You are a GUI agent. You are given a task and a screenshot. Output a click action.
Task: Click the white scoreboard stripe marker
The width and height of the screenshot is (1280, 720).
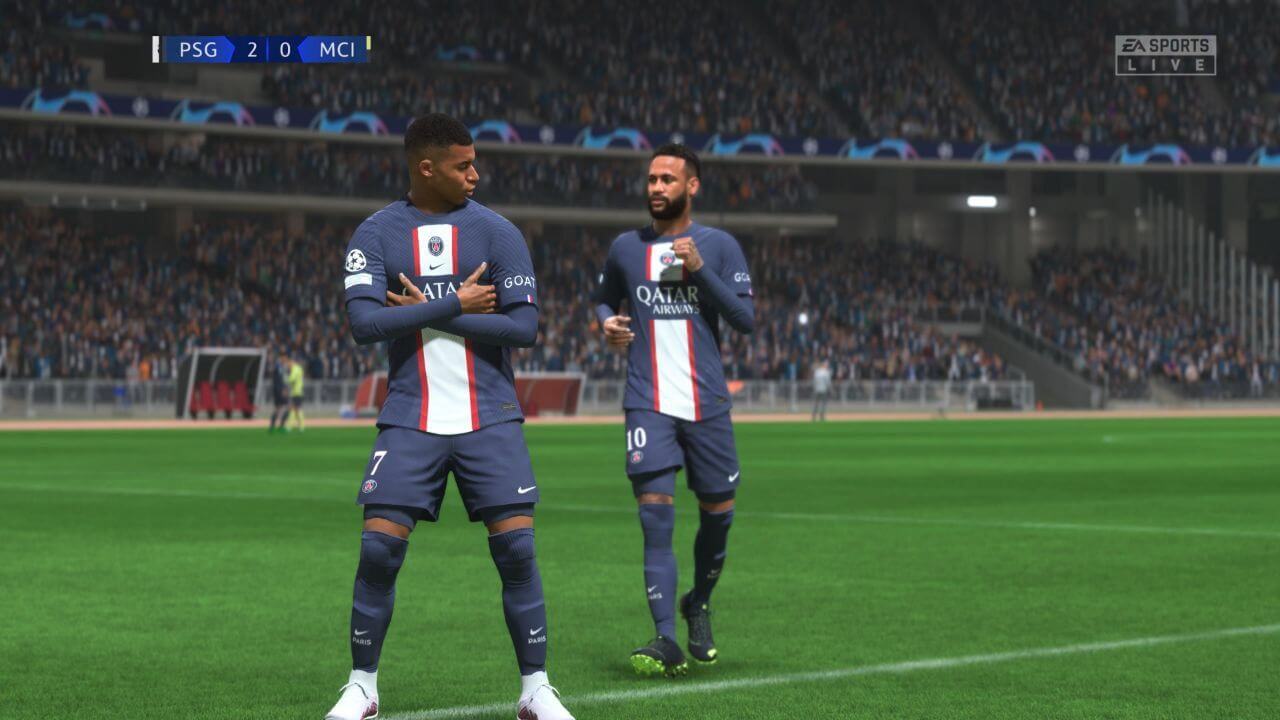point(156,47)
